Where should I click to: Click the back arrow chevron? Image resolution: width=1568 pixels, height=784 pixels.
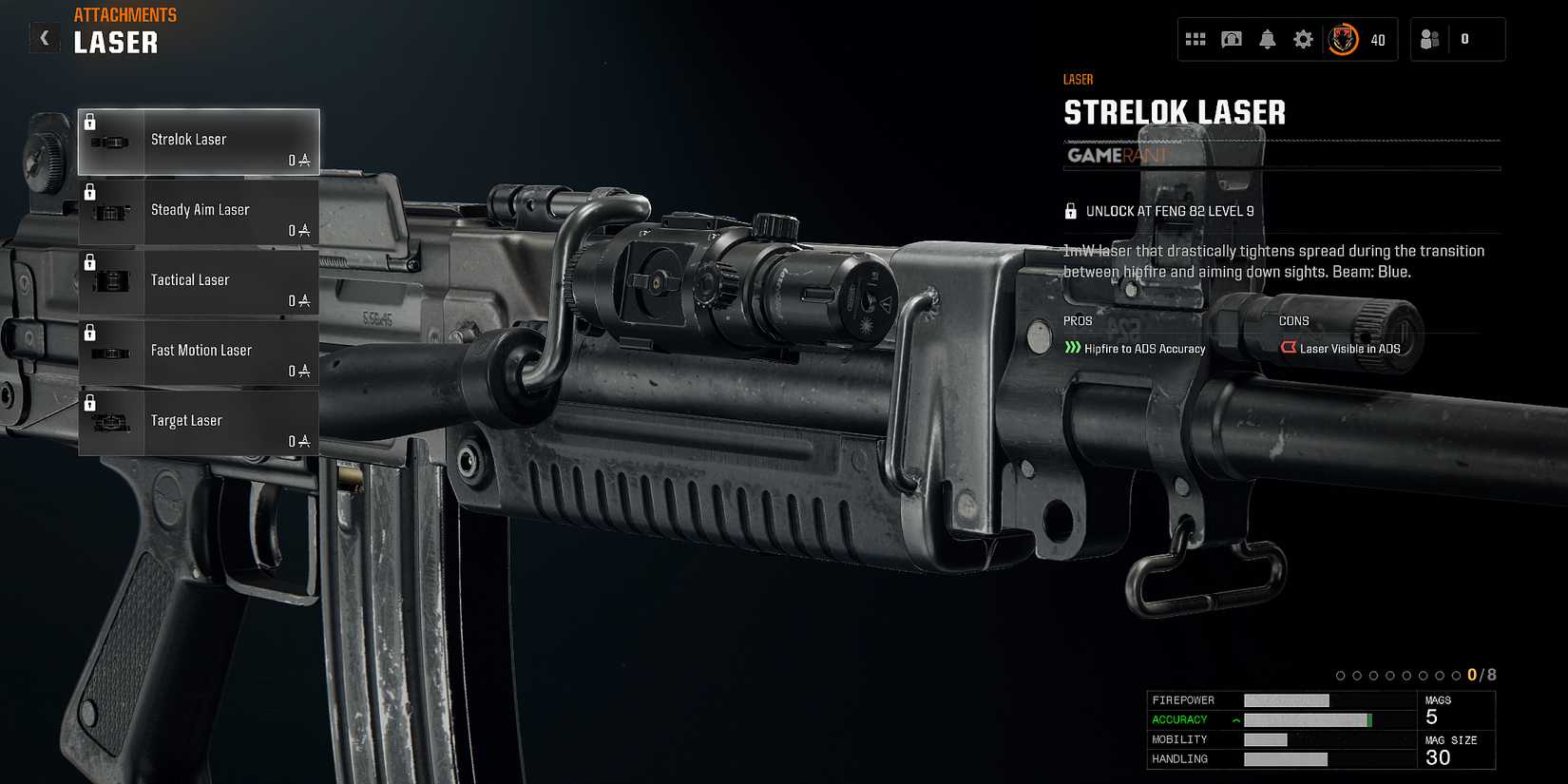(x=44, y=37)
